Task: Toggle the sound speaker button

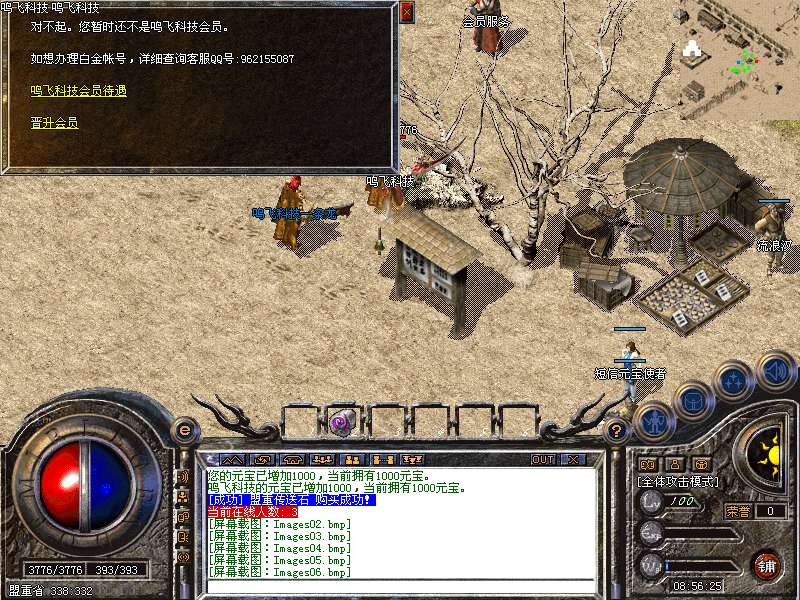Action: click(774, 370)
